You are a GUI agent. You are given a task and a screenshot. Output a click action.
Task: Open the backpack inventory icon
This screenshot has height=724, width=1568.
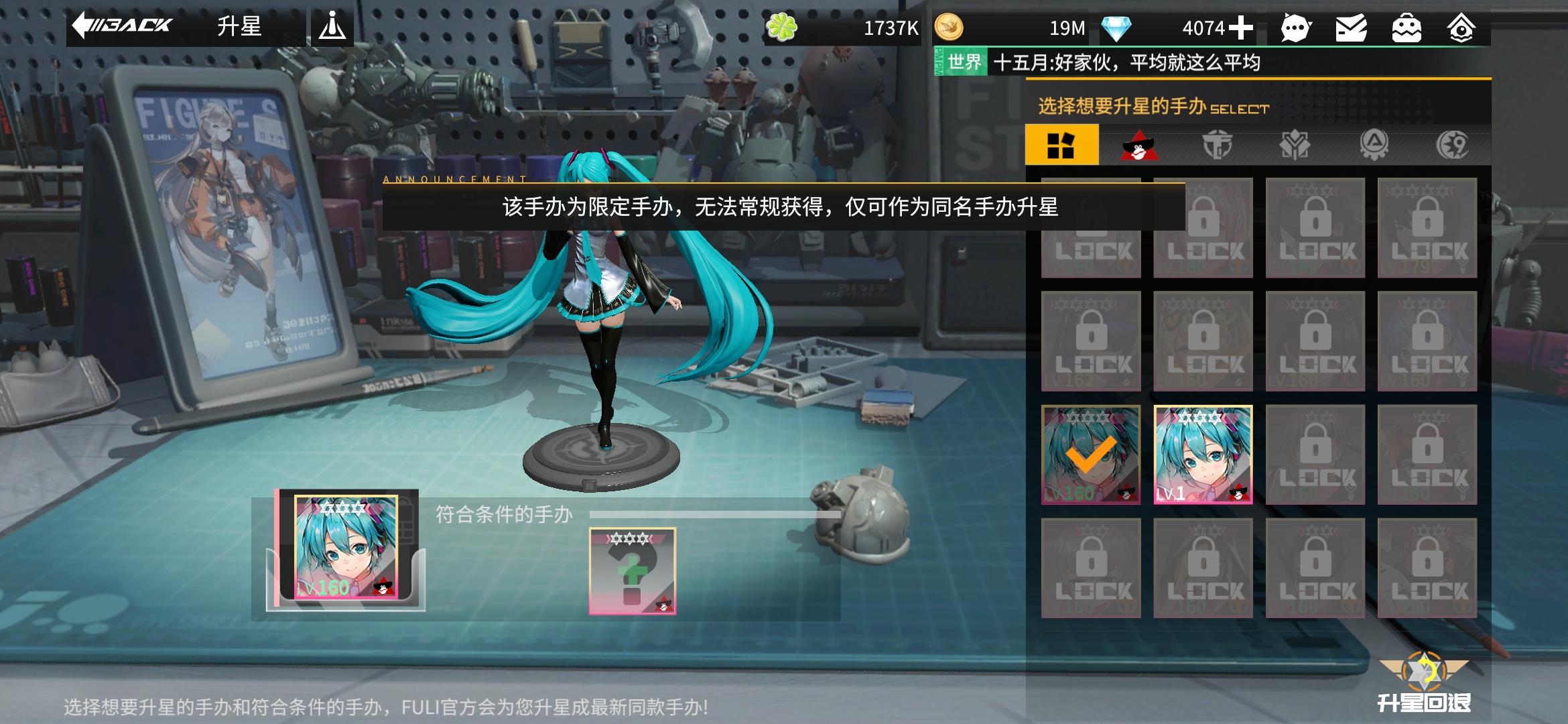(1407, 27)
